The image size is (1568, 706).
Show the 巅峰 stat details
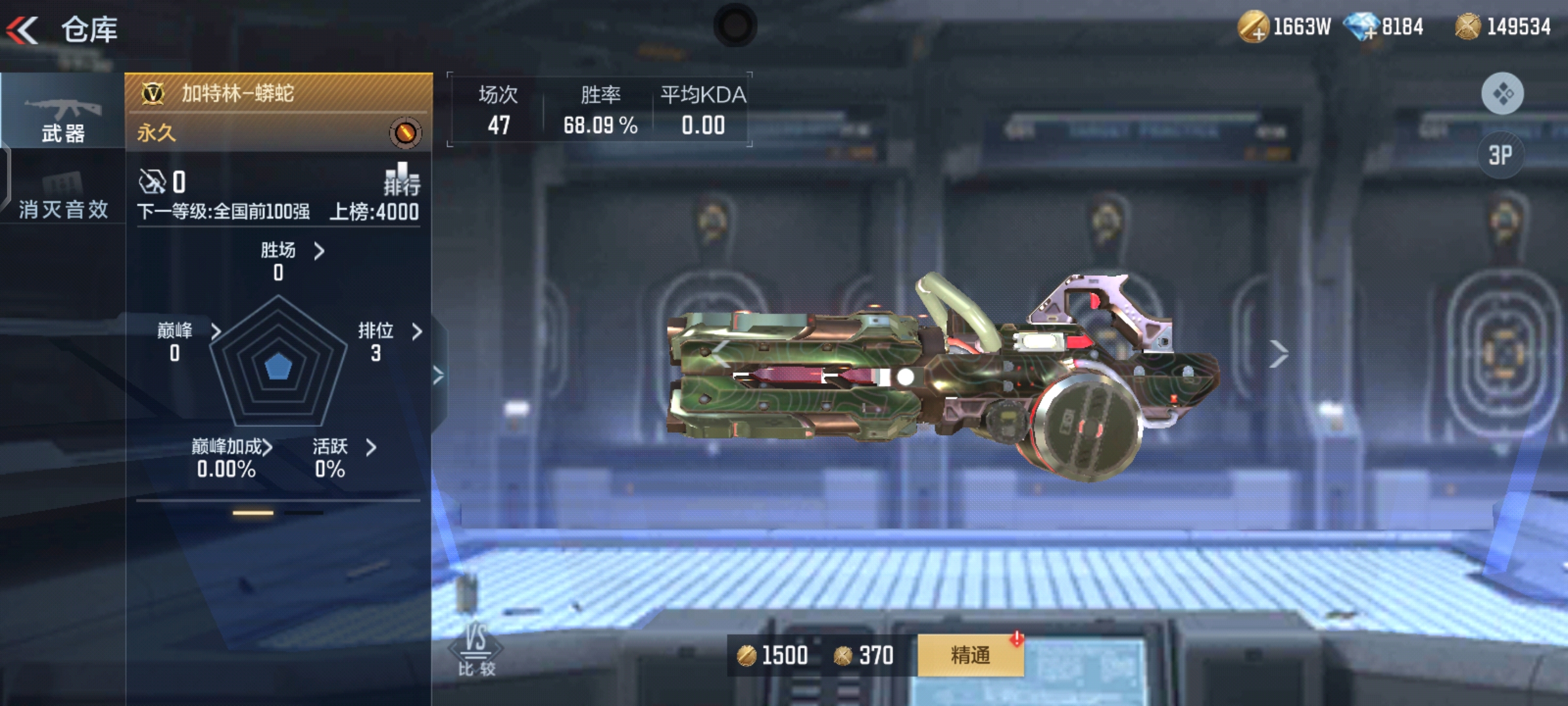pyautogui.click(x=216, y=331)
